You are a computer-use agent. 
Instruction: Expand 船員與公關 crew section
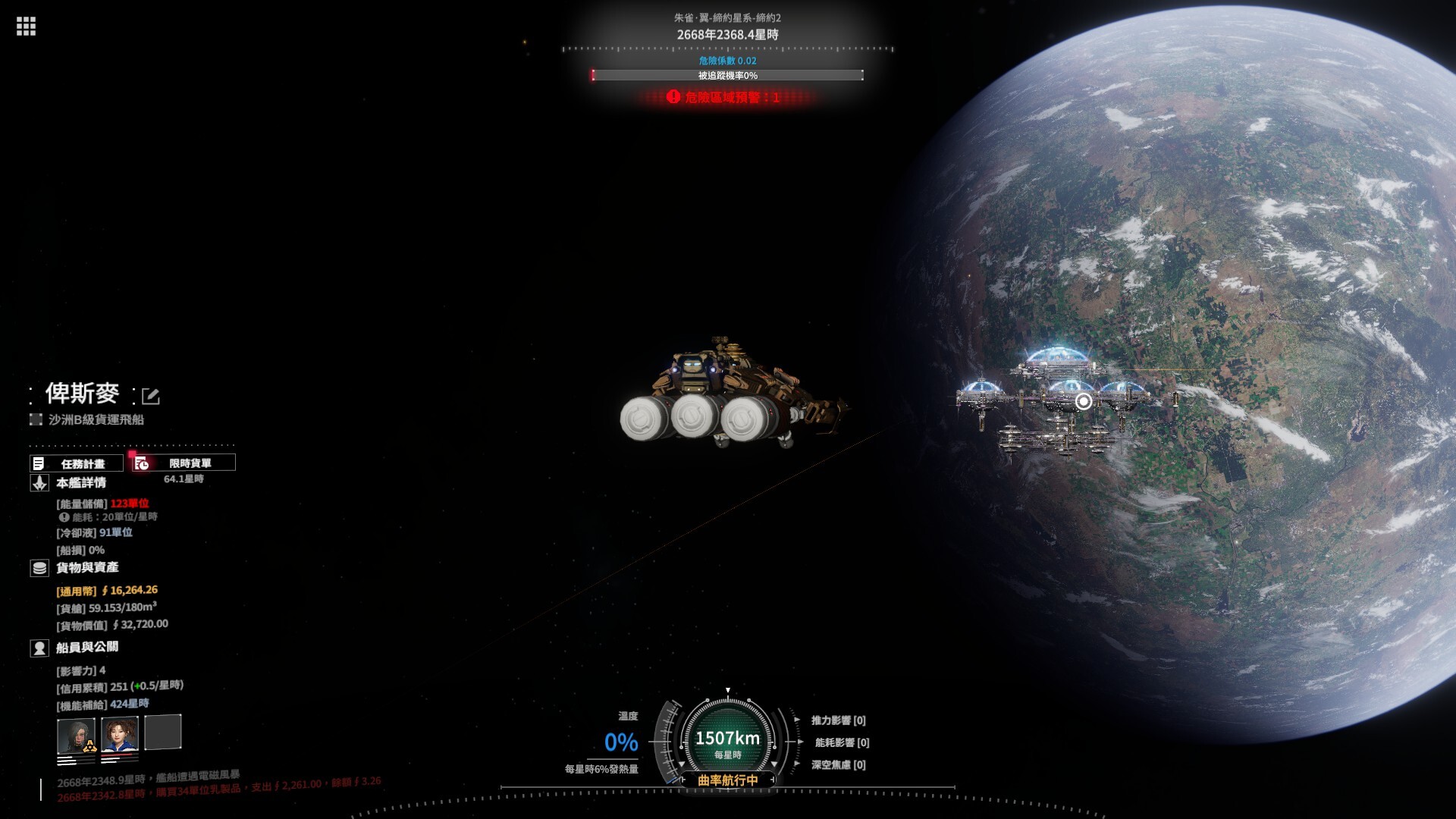[86, 647]
